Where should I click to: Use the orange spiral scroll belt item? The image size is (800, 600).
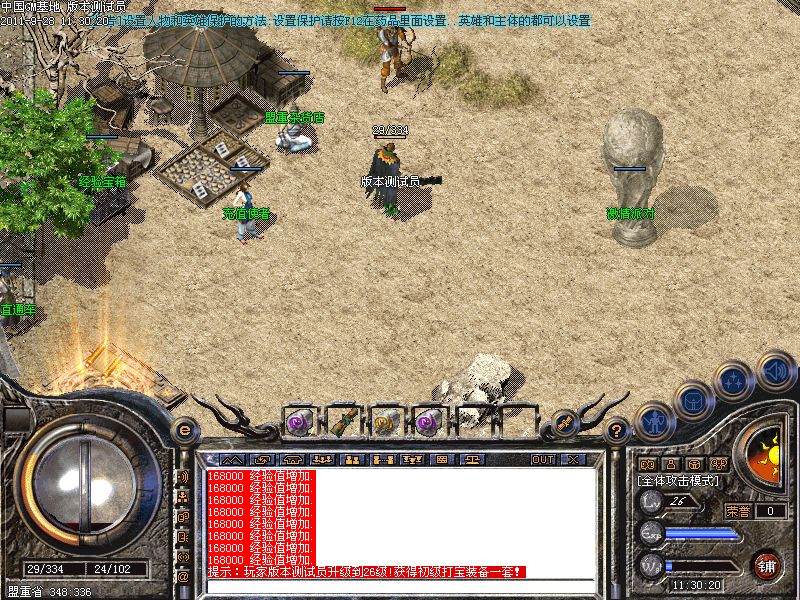(385, 423)
